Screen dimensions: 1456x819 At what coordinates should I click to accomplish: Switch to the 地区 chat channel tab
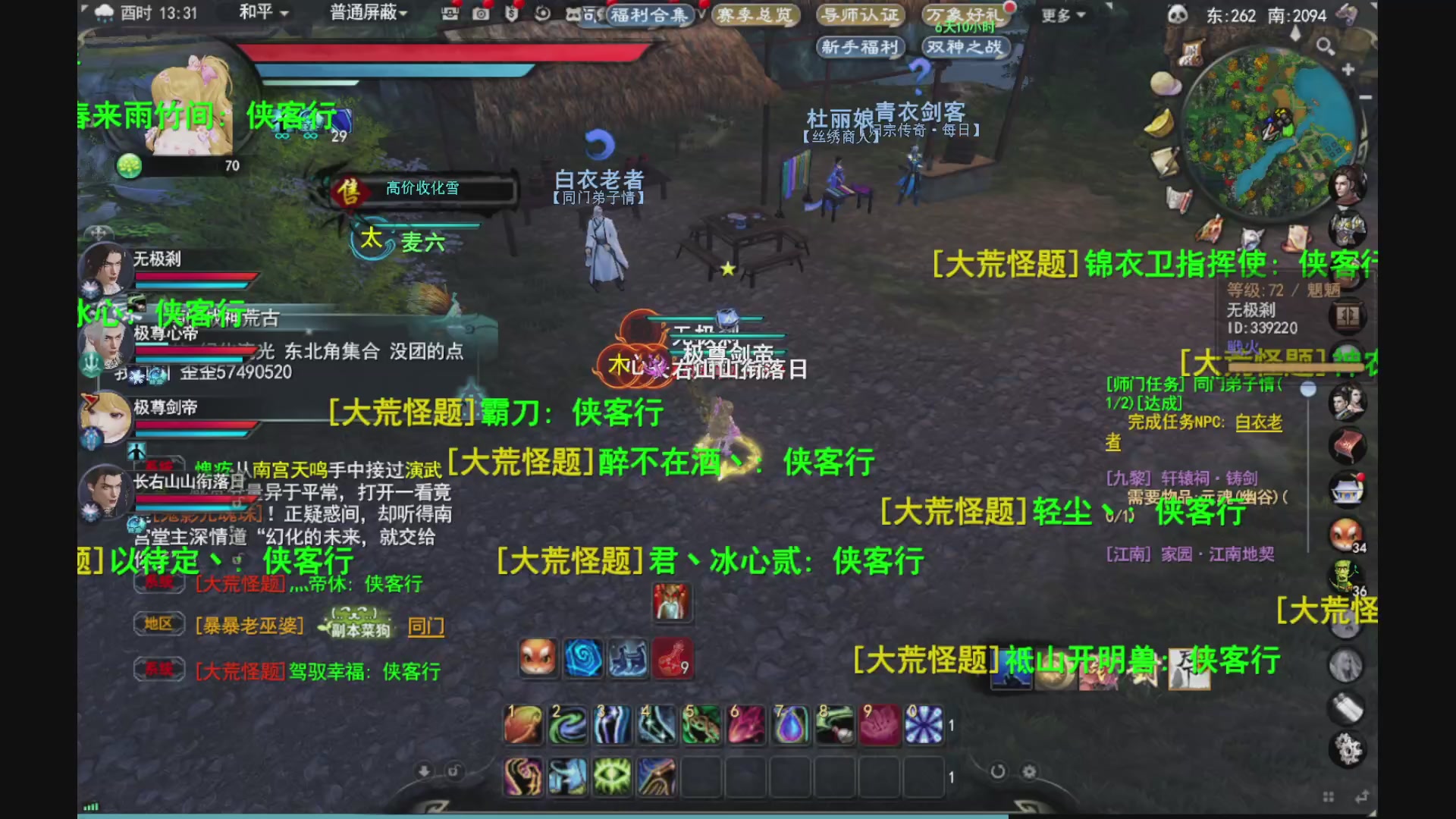pos(160,623)
